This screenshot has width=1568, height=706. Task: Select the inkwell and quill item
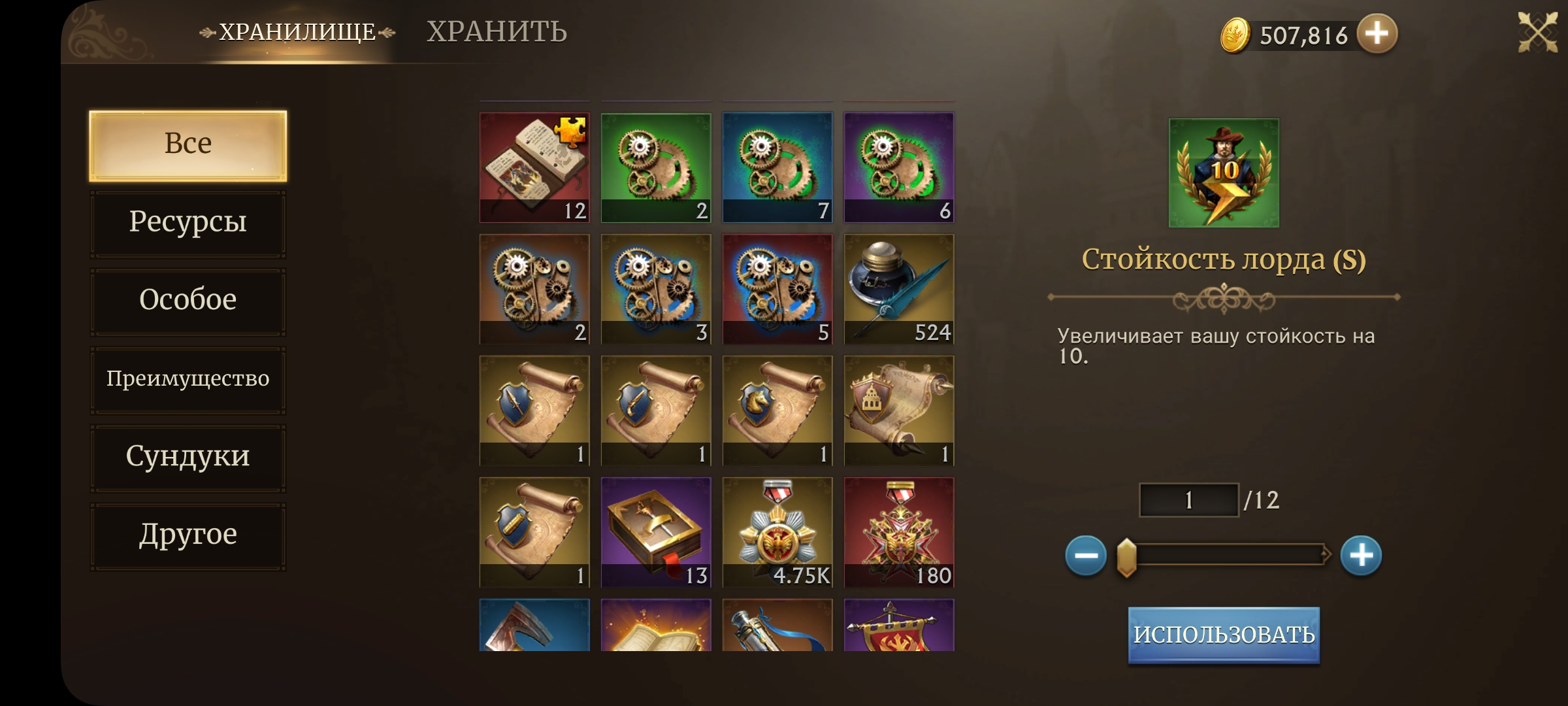click(x=899, y=289)
